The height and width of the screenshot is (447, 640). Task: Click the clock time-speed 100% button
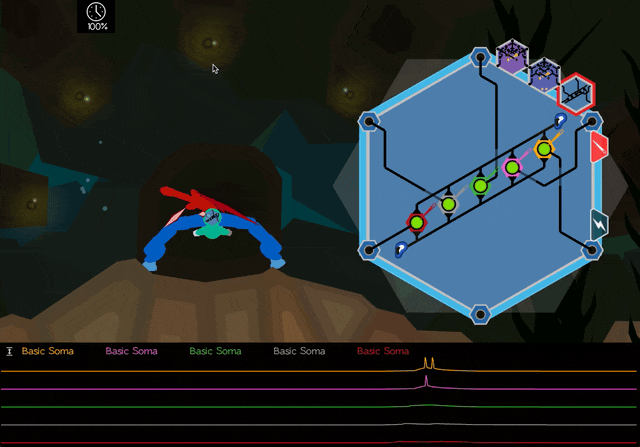click(x=97, y=15)
